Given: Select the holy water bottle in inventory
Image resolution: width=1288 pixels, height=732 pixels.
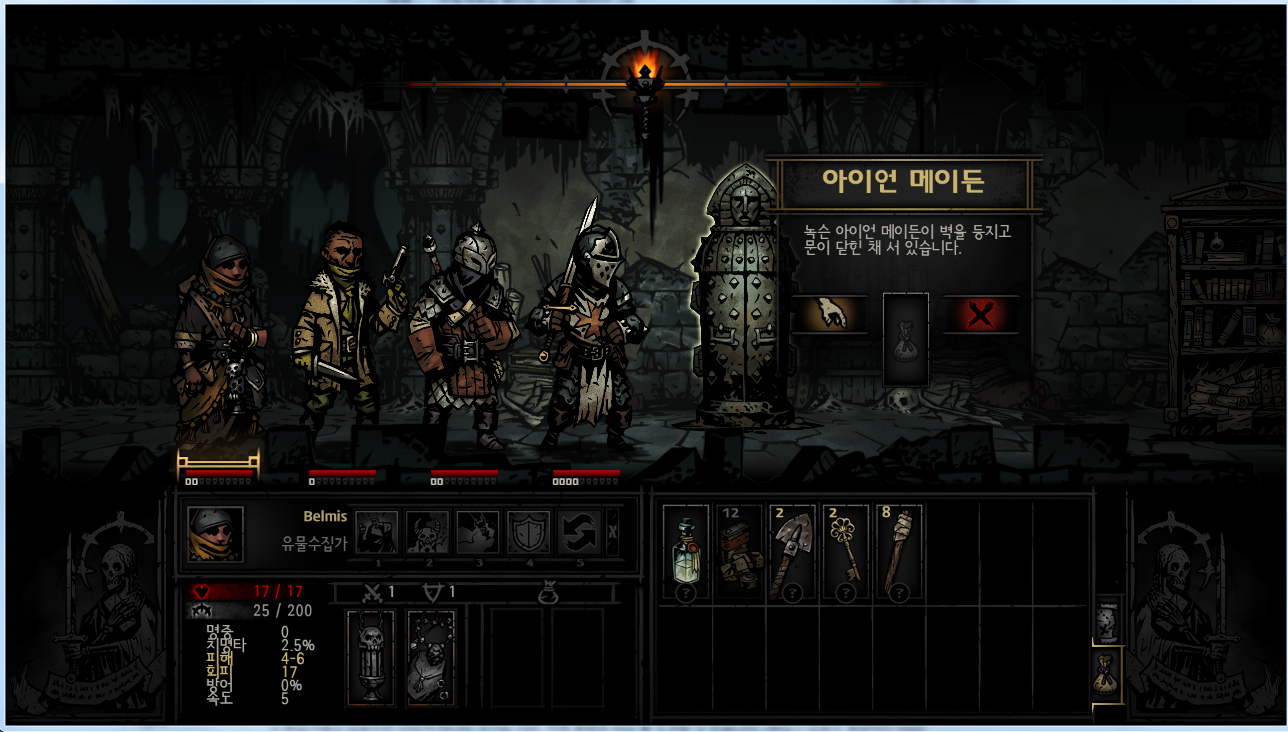Looking at the screenshot, I should (685, 553).
